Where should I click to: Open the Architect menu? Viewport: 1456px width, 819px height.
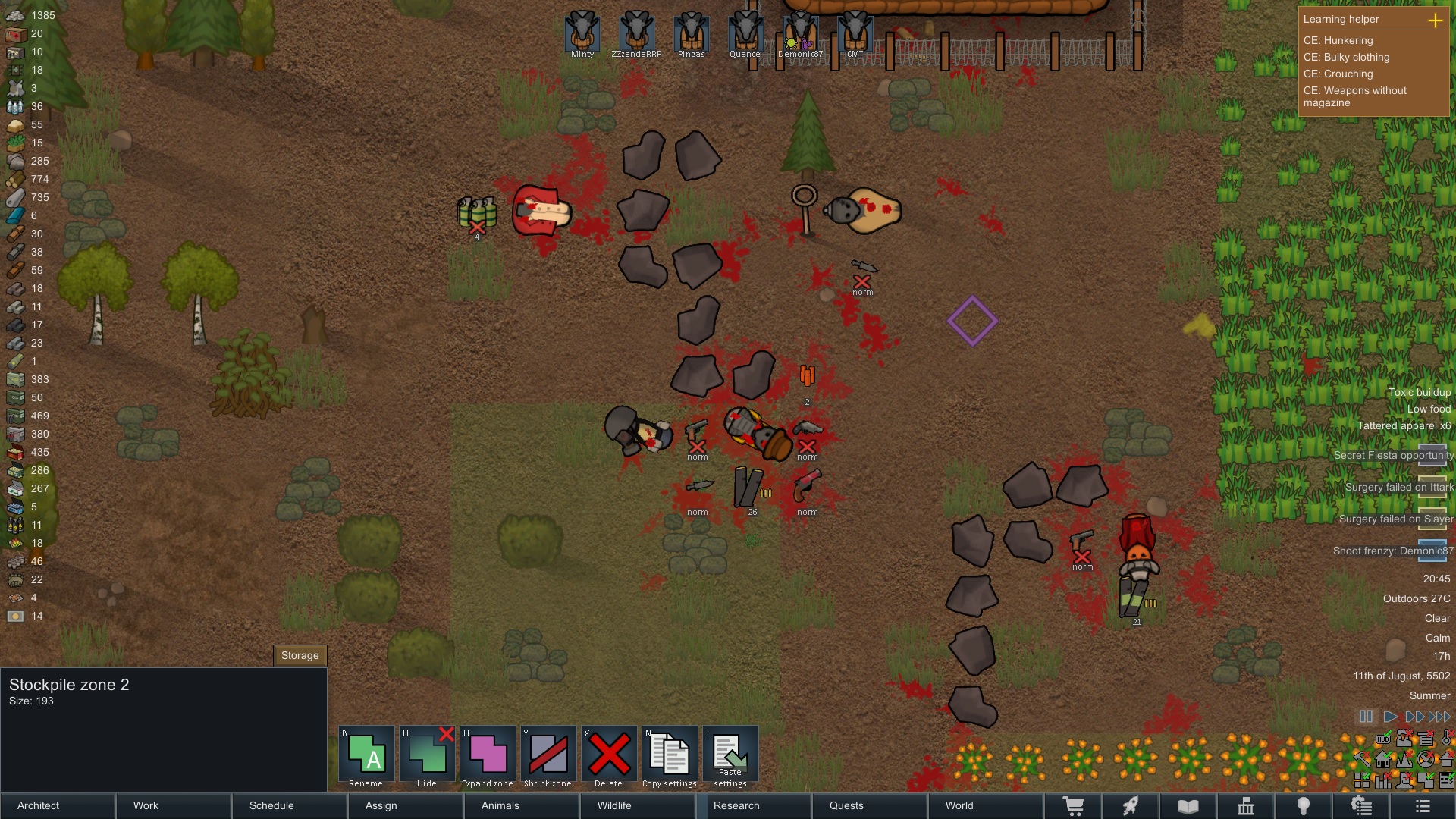click(x=37, y=805)
